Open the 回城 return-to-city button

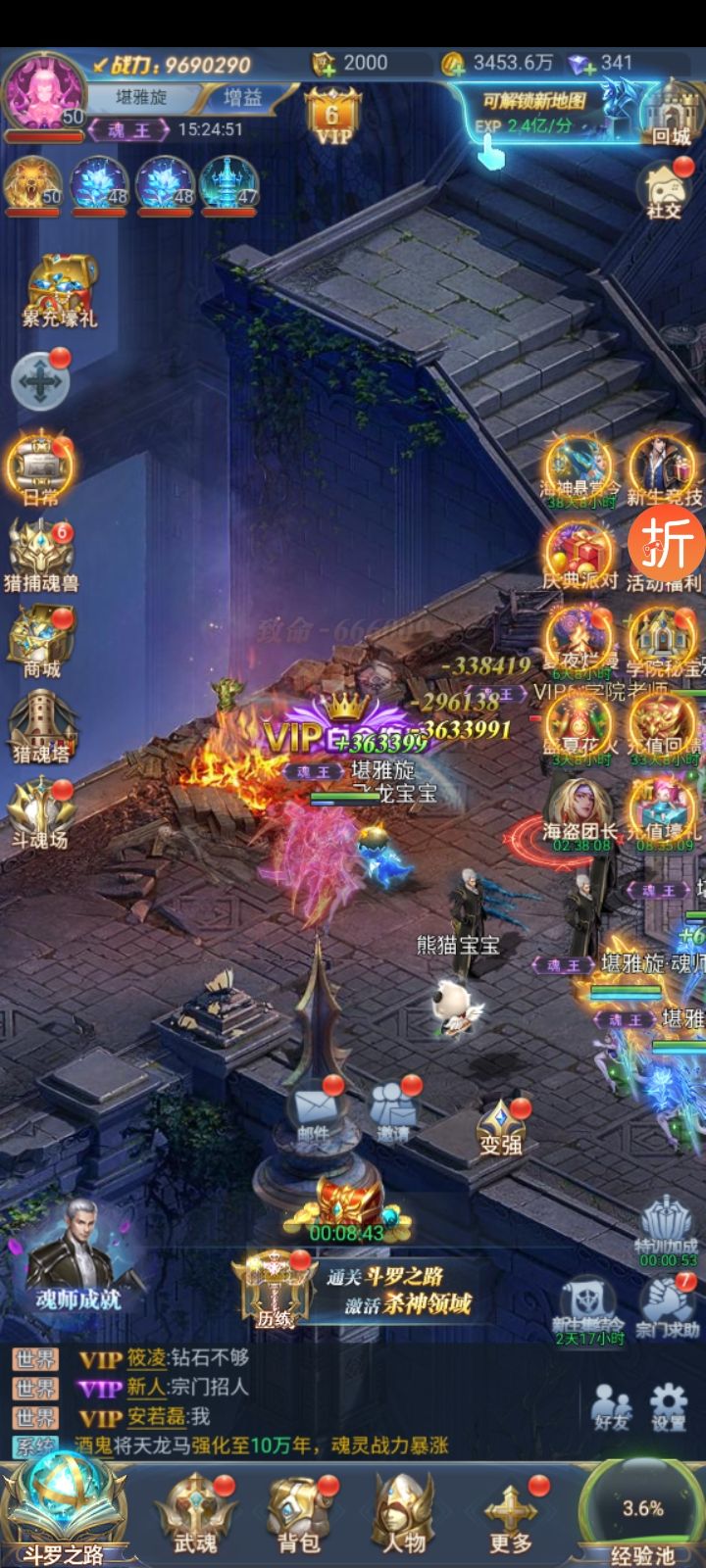pos(670,113)
